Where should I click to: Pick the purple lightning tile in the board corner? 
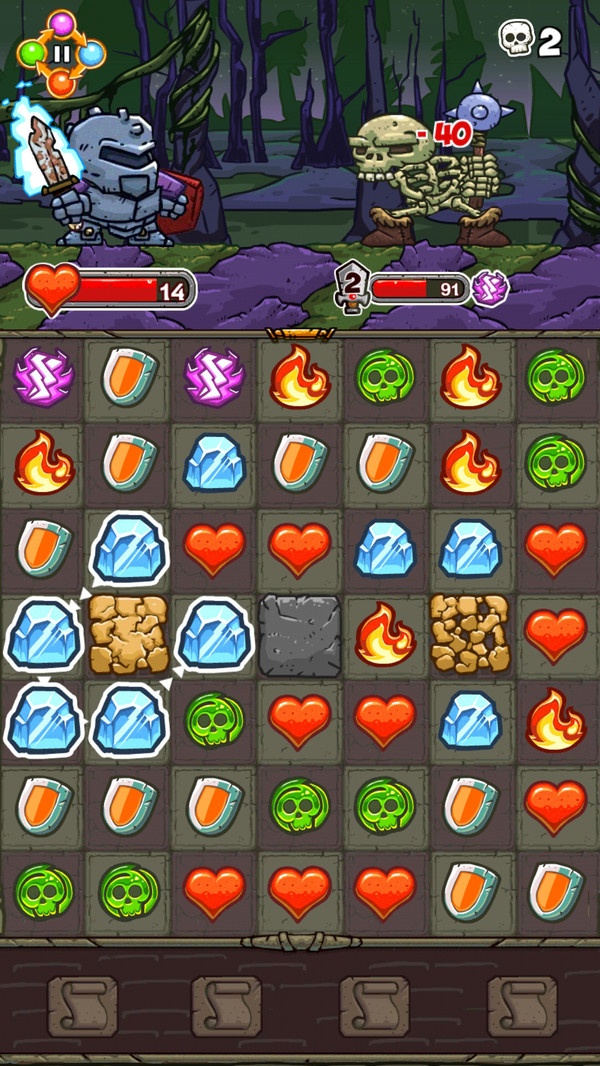(x=43, y=377)
